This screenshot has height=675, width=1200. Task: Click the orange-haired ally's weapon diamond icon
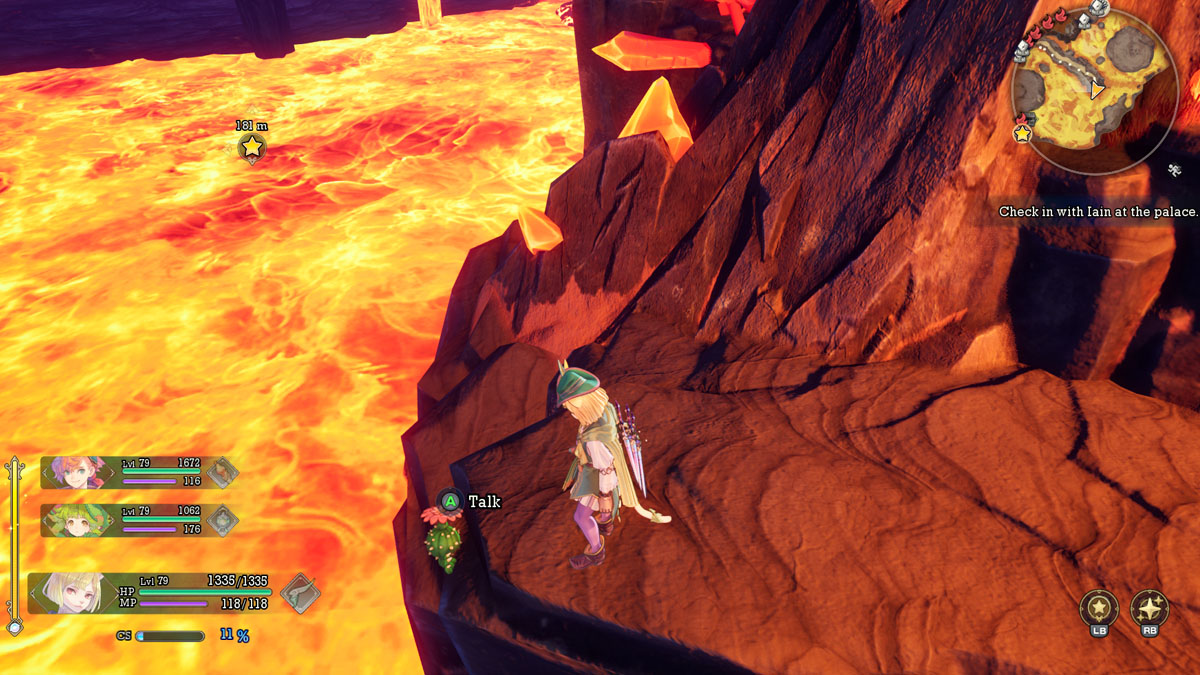[221, 472]
